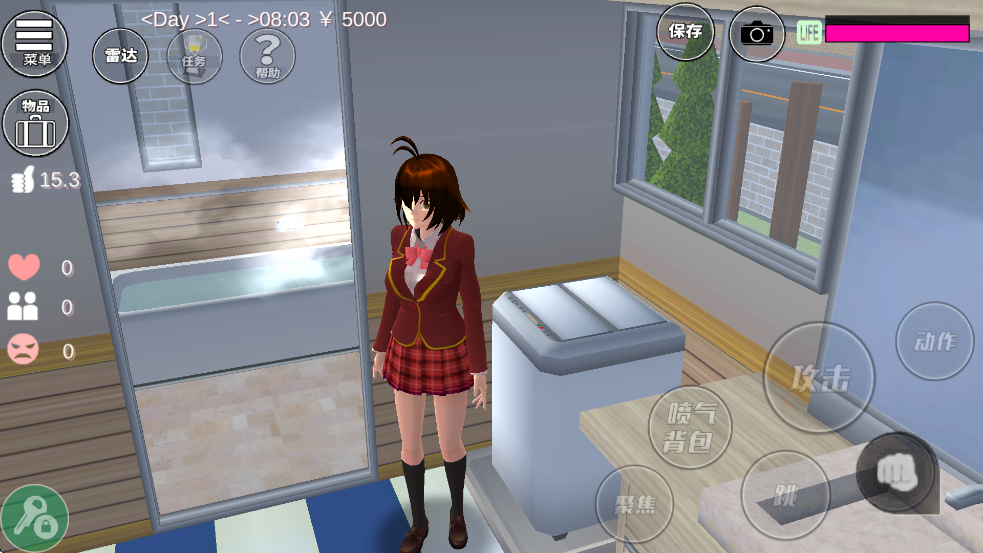This screenshot has height=553, width=983.
Task: Open the 物品 items suitcase
Action: tap(35, 123)
